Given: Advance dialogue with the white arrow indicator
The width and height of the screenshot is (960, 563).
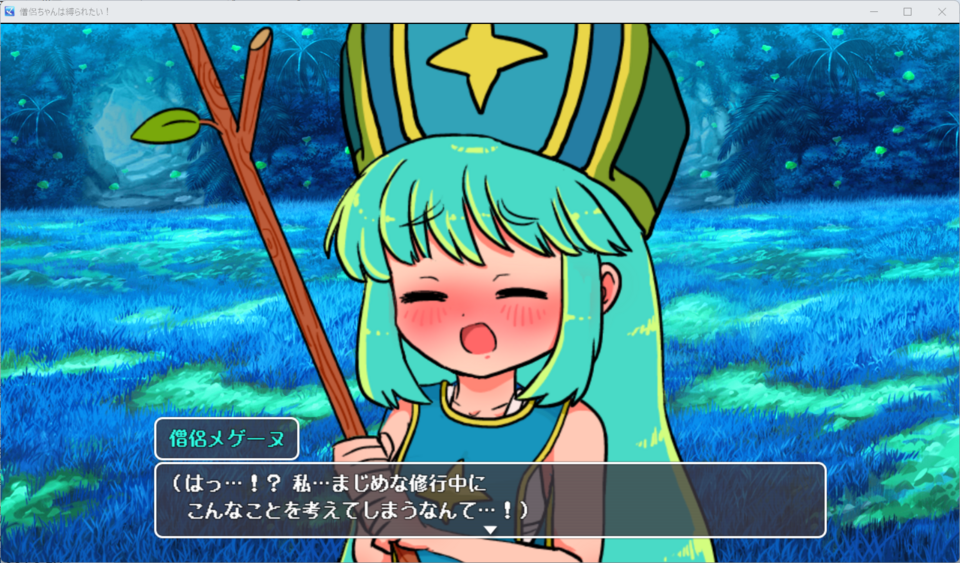Looking at the screenshot, I should 490,529.
